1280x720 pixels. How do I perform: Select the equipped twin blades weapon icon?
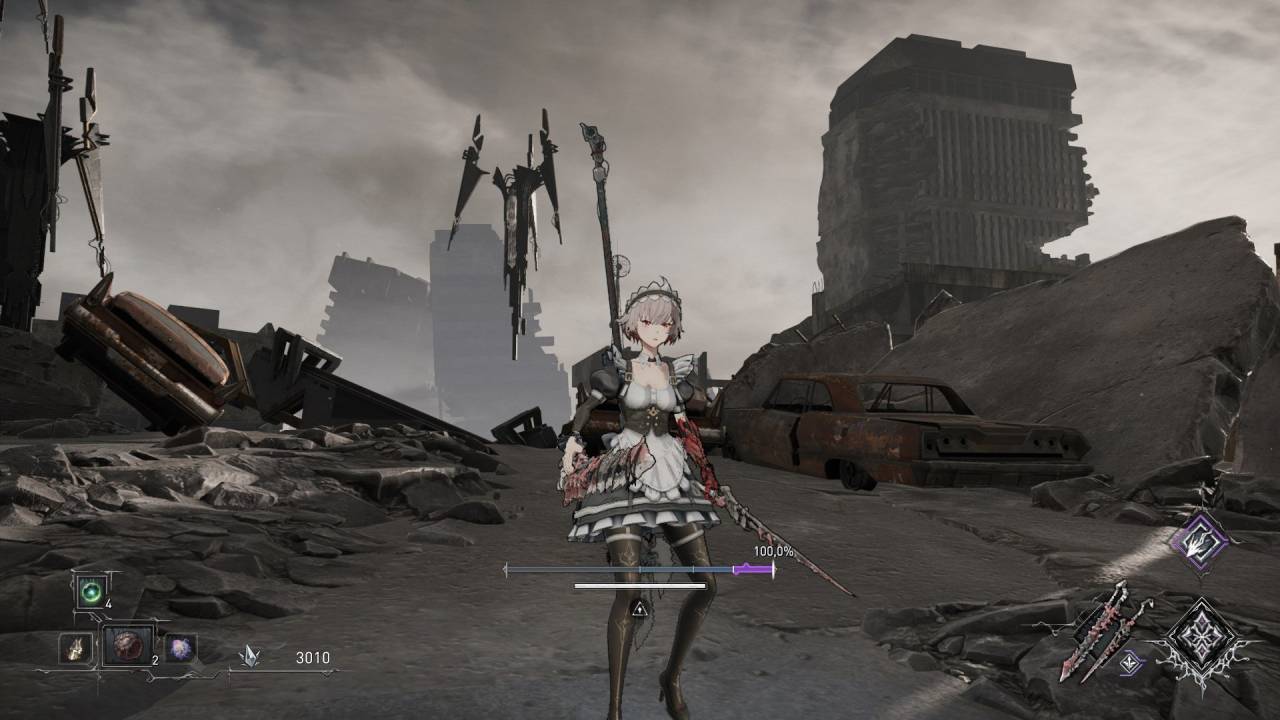(x=1104, y=627)
